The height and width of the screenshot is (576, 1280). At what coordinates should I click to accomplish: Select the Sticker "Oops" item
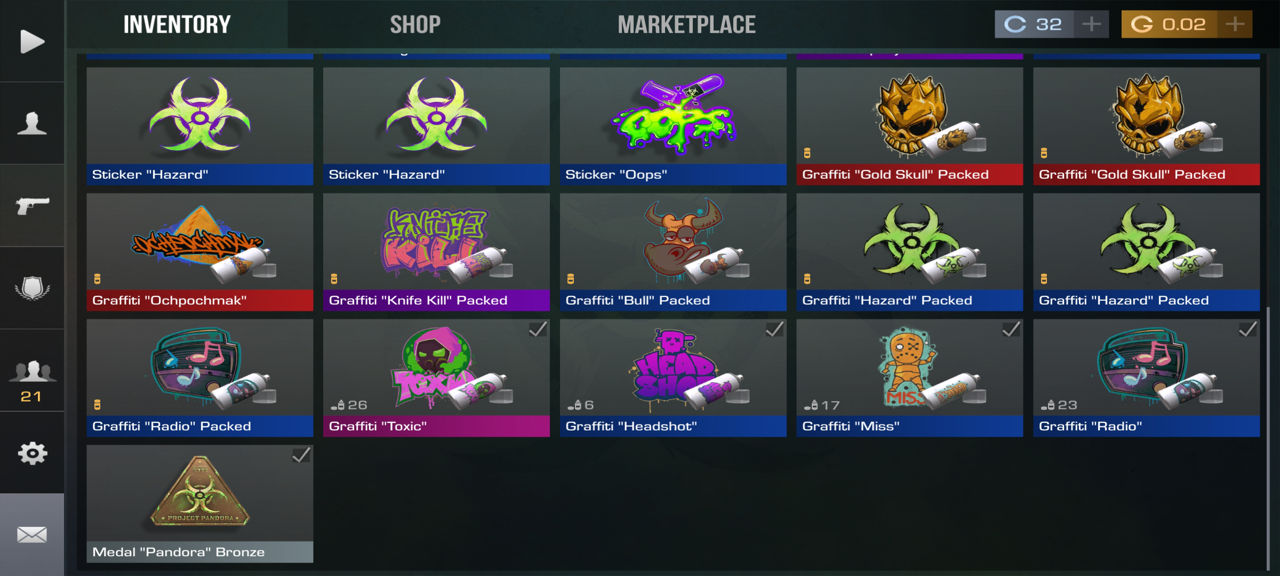coord(673,125)
